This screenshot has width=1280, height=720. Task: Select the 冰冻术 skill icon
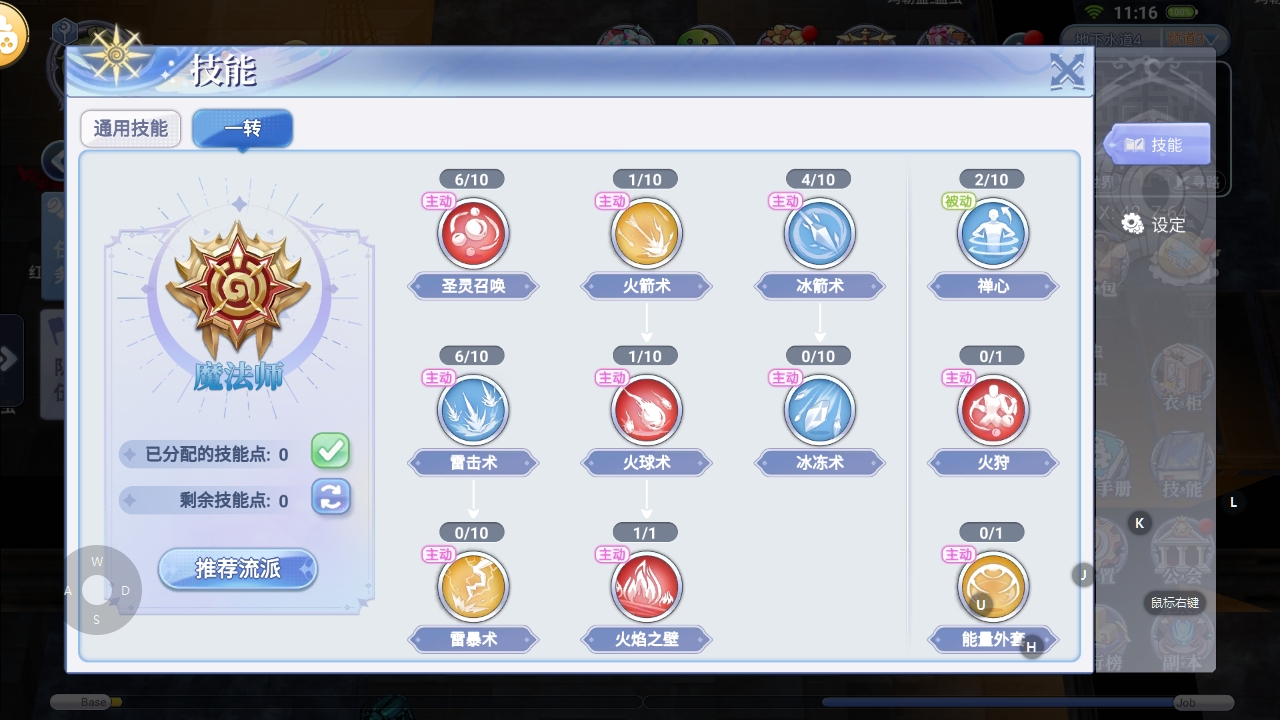819,409
